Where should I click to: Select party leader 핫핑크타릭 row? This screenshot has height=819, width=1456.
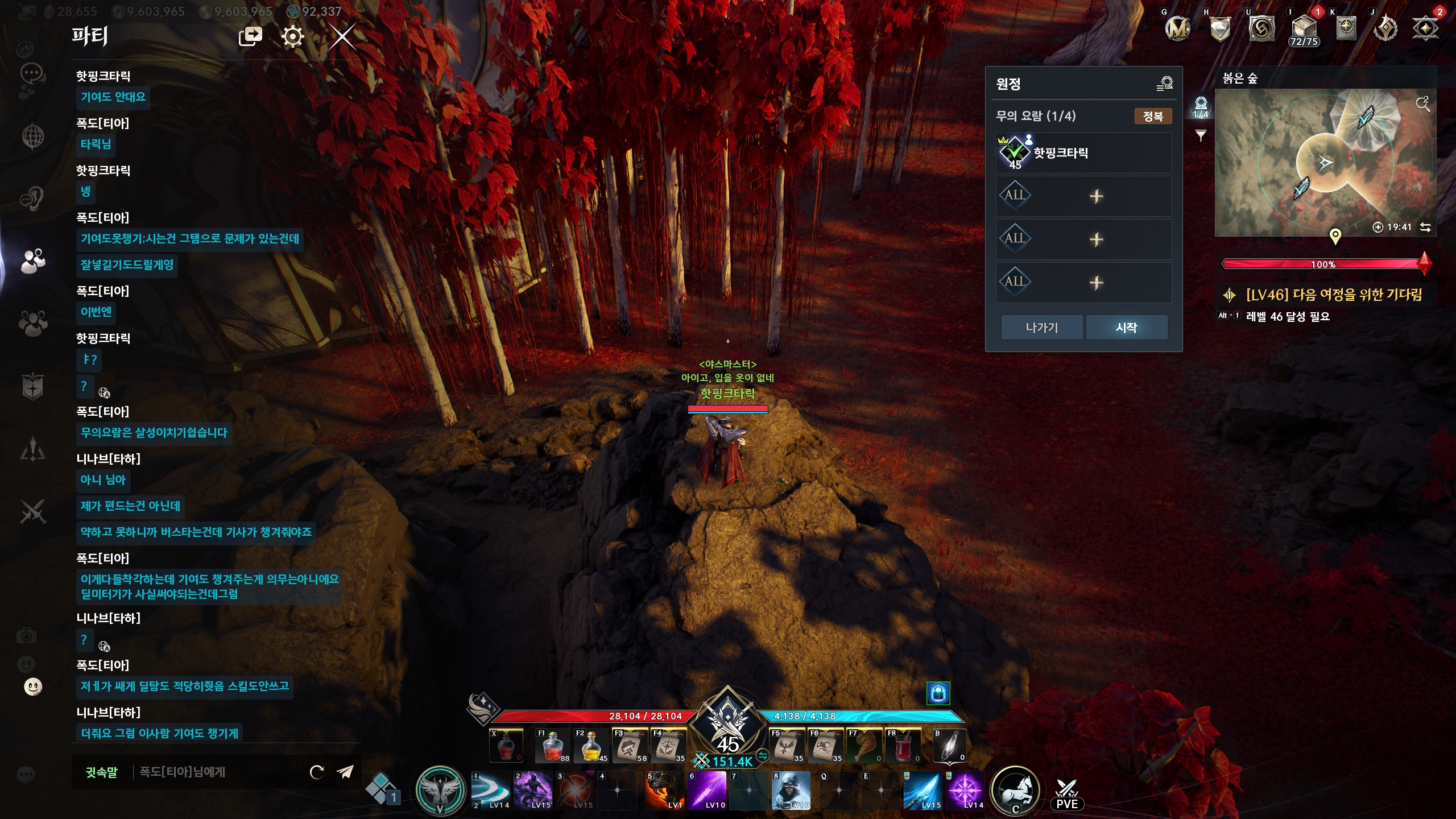coord(1083,153)
